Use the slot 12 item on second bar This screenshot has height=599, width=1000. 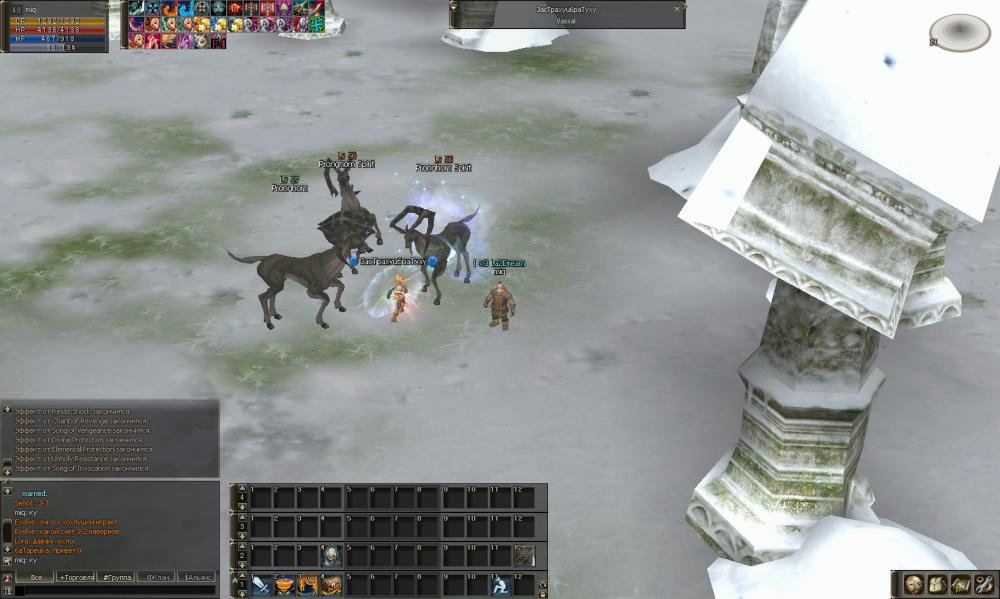click(x=524, y=556)
